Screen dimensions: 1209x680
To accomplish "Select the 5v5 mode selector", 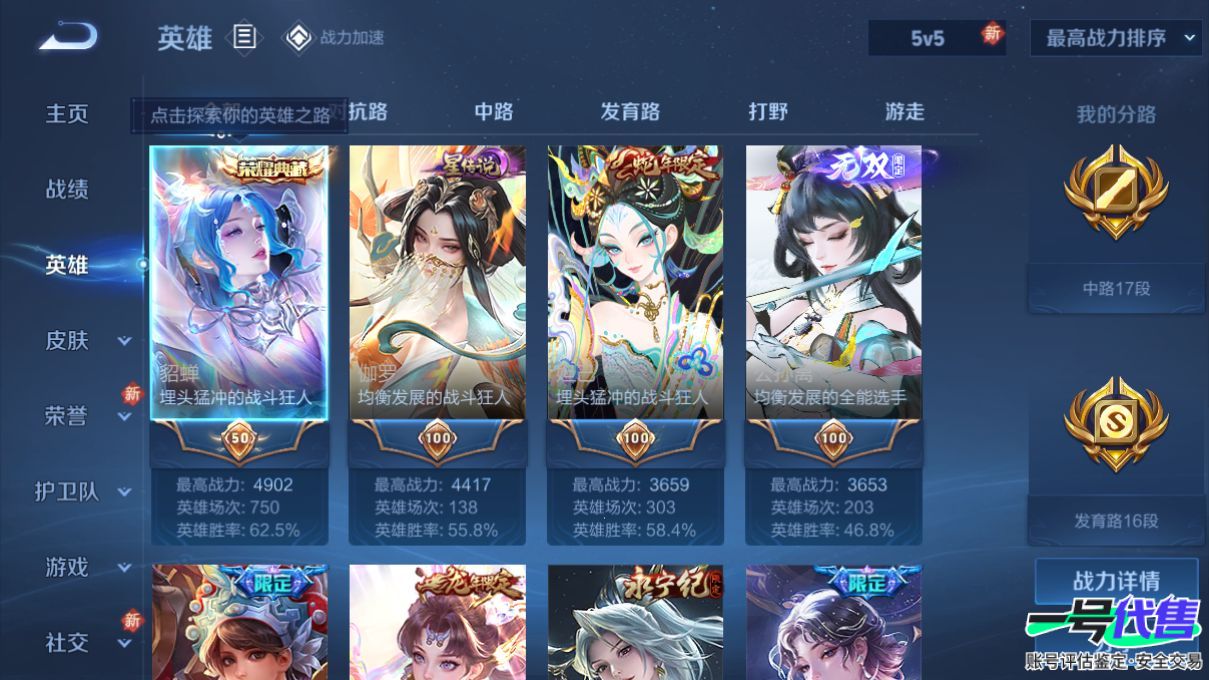I will [927, 38].
